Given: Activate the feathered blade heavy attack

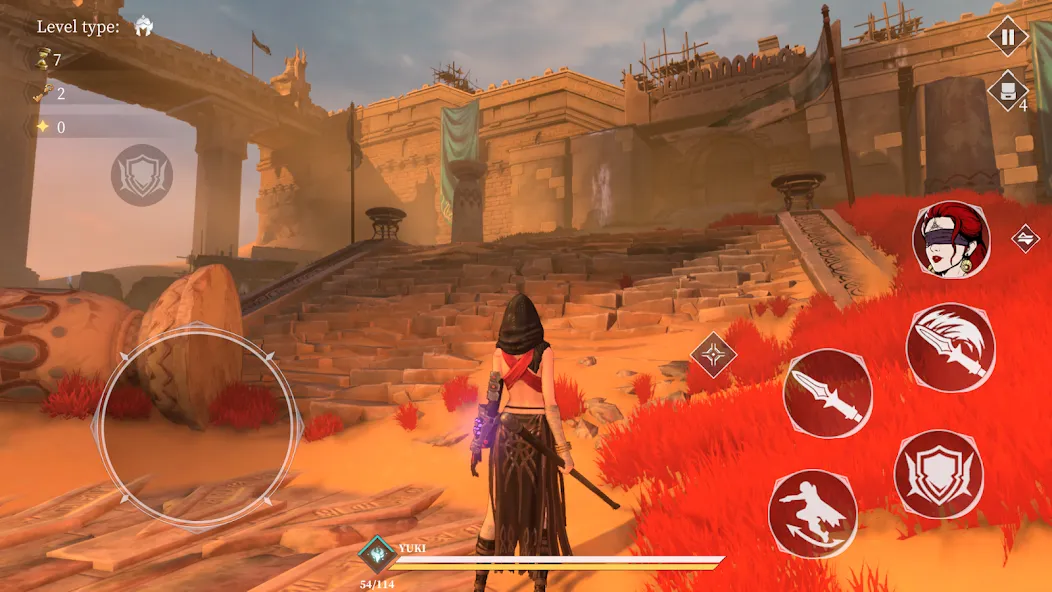Looking at the screenshot, I should (950, 347).
